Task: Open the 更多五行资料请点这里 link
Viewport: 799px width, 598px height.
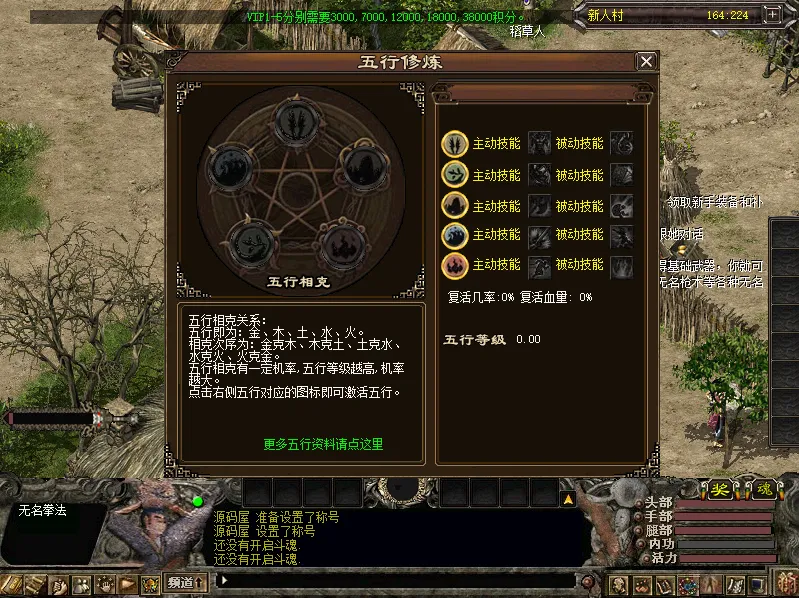Action: (323, 444)
